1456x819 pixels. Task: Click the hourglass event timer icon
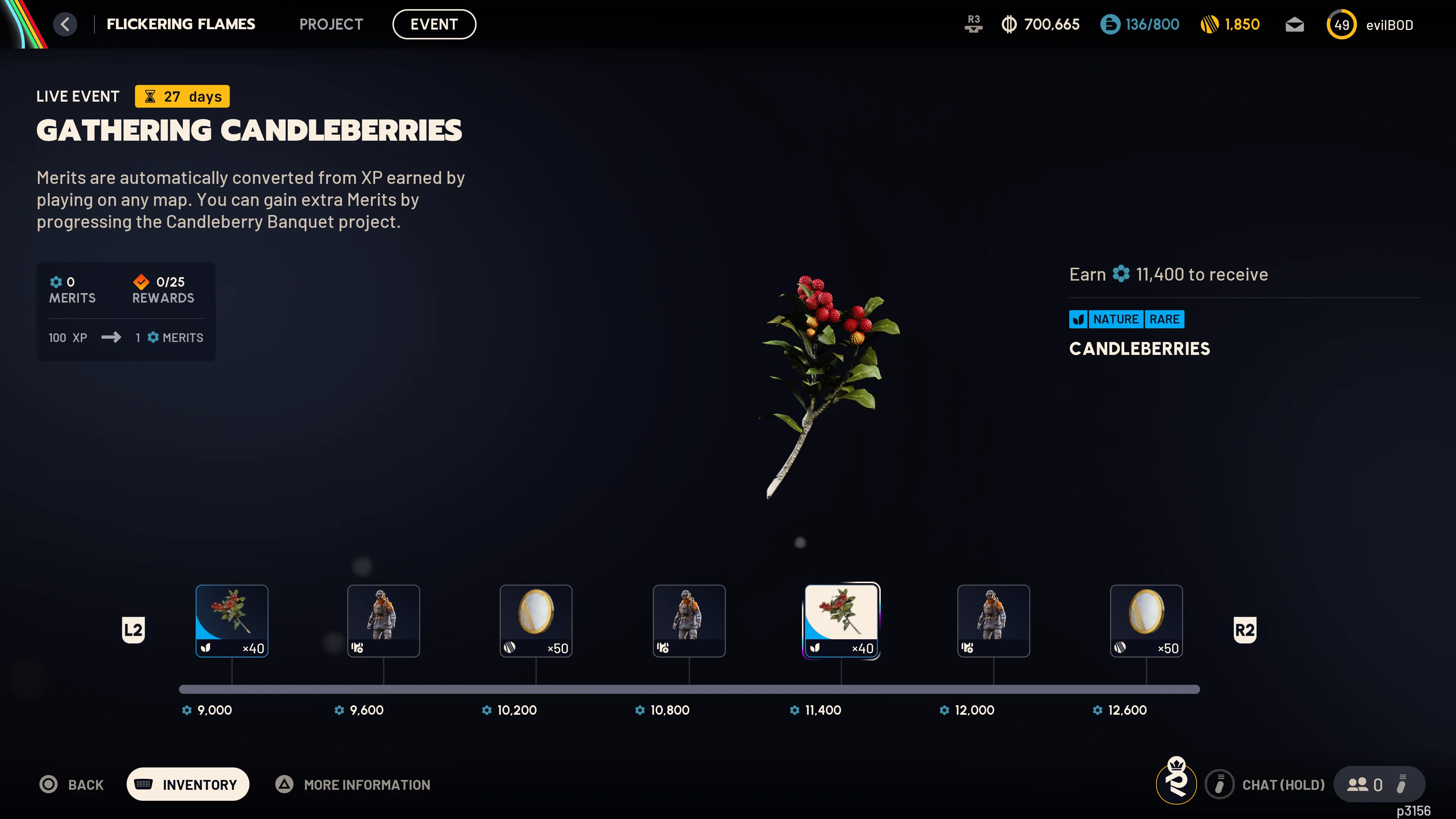tap(150, 96)
